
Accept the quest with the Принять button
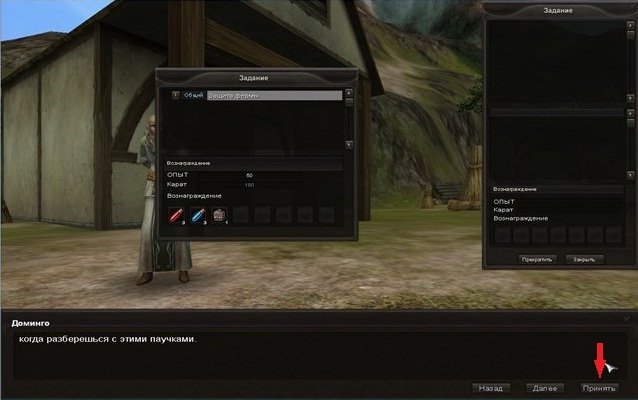click(600, 387)
